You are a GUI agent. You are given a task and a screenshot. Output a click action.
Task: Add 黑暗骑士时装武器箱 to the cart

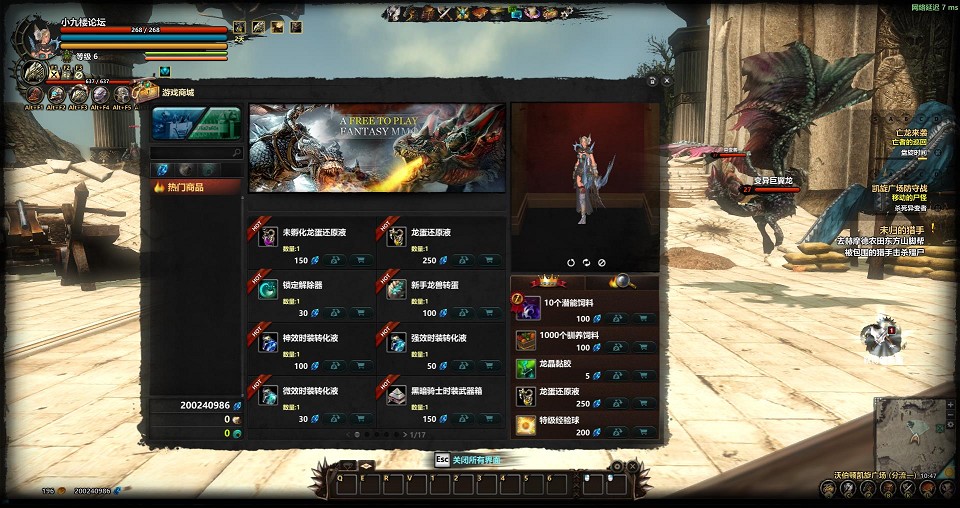click(490, 419)
